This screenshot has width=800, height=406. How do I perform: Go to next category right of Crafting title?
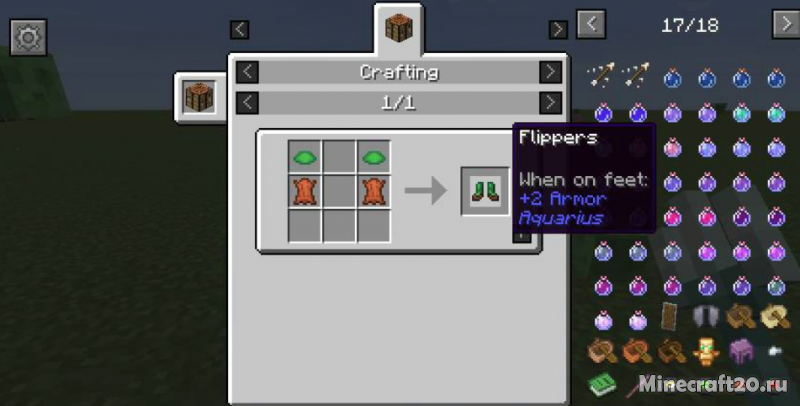coord(550,72)
